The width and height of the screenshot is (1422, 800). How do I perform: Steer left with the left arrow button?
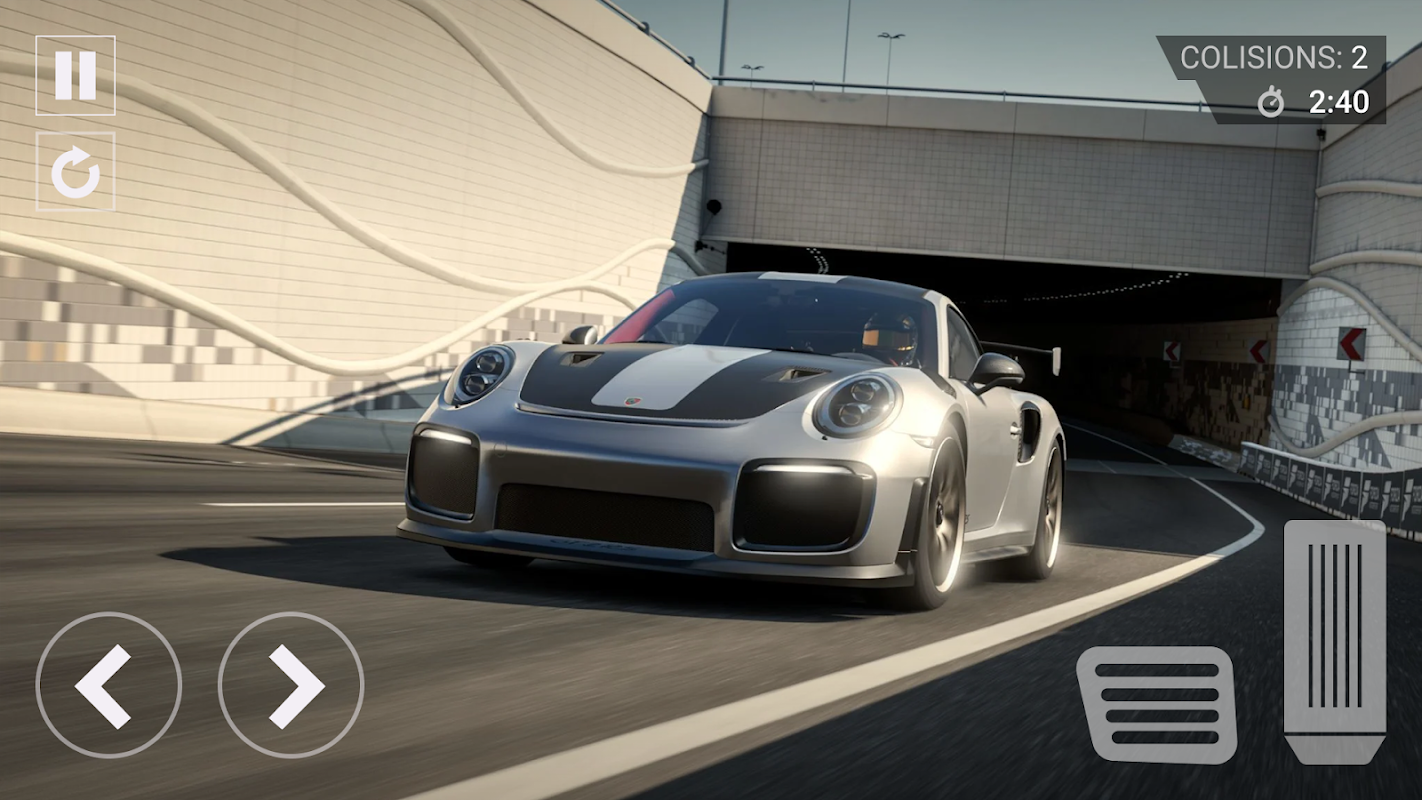[108, 686]
